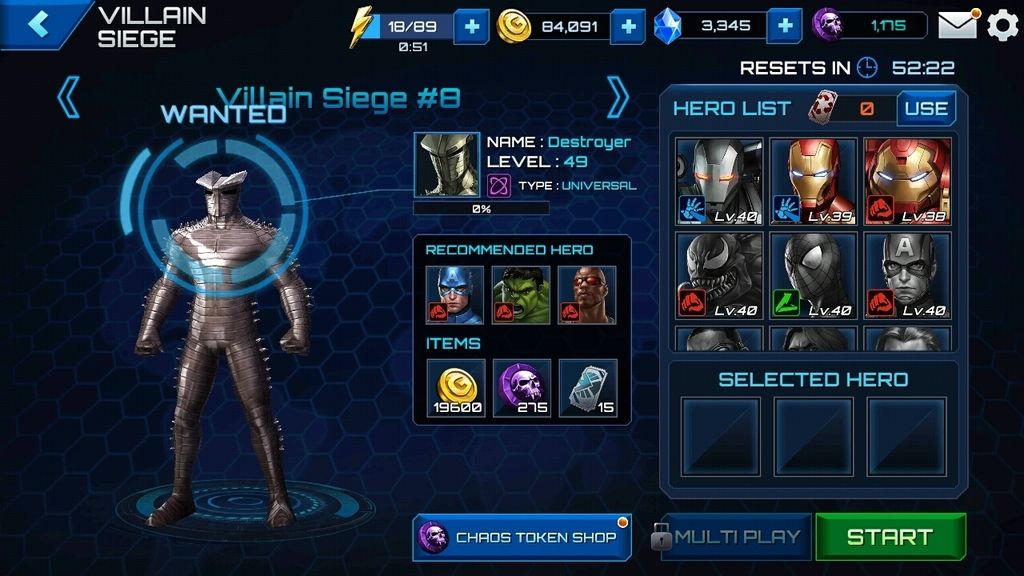The image size is (1024, 576).
Task: Select the War Machine Lv.40 hero
Action: tap(719, 181)
